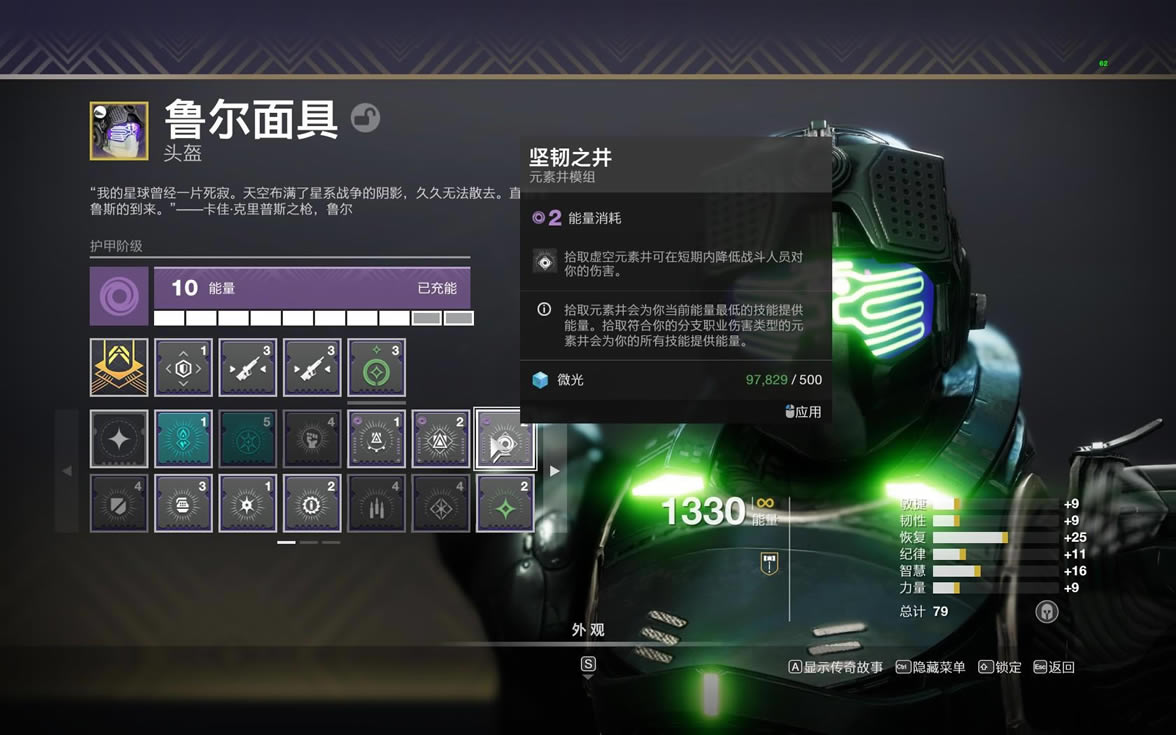1176x735 pixels.
Task: Choose the three bullets ammo mod
Action: 376,503
